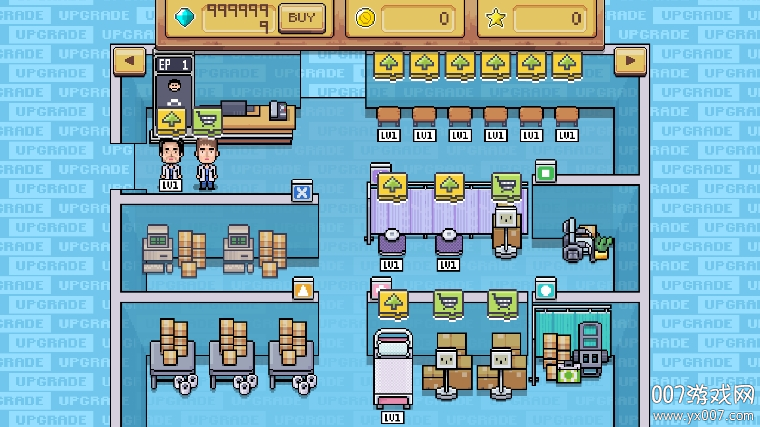Select the teal circle room marker
This screenshot has width=760, height=427.
tap(545, 290)
